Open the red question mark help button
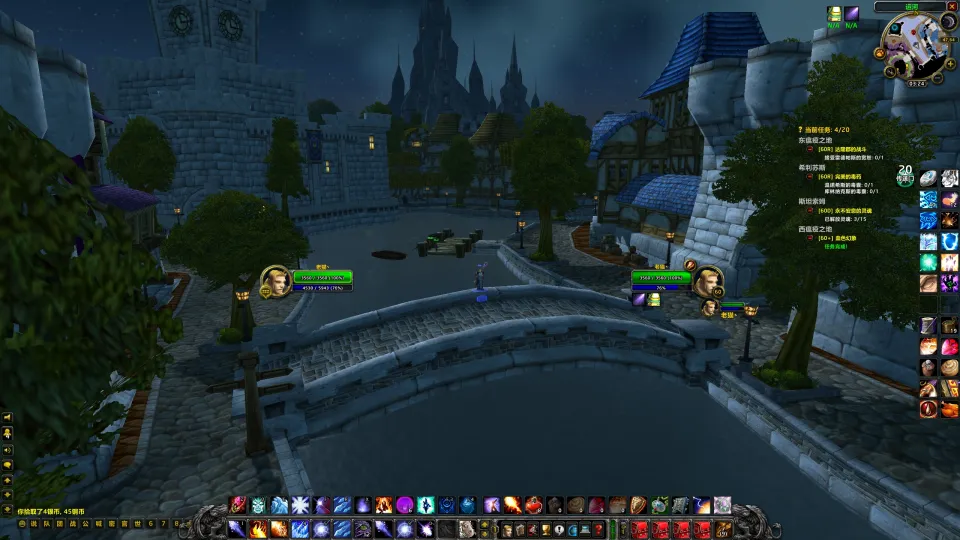Viewport: 960px width, 540px height. tap(598, 528)
